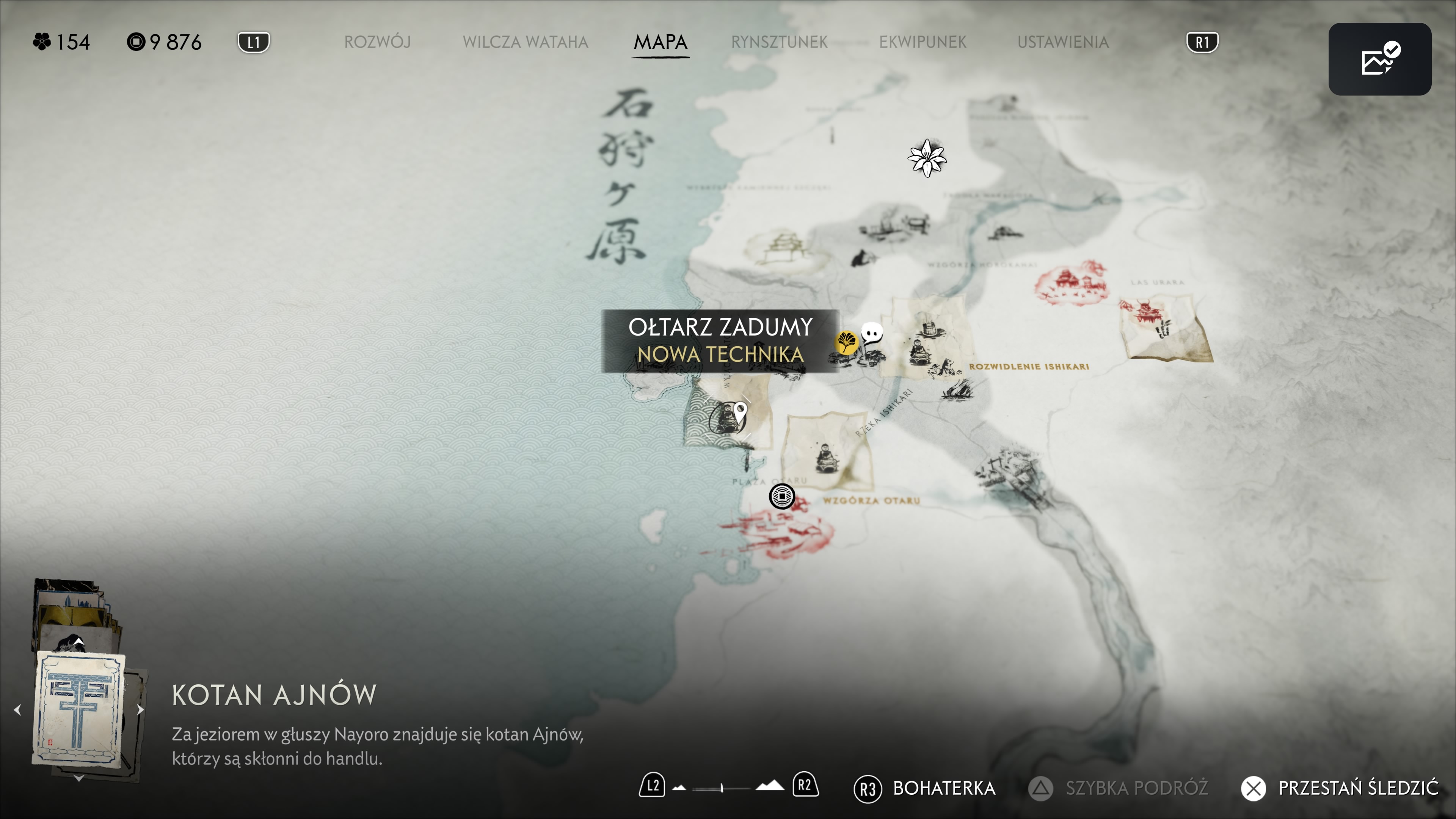Select the white flower map marker

coord(927,158)
